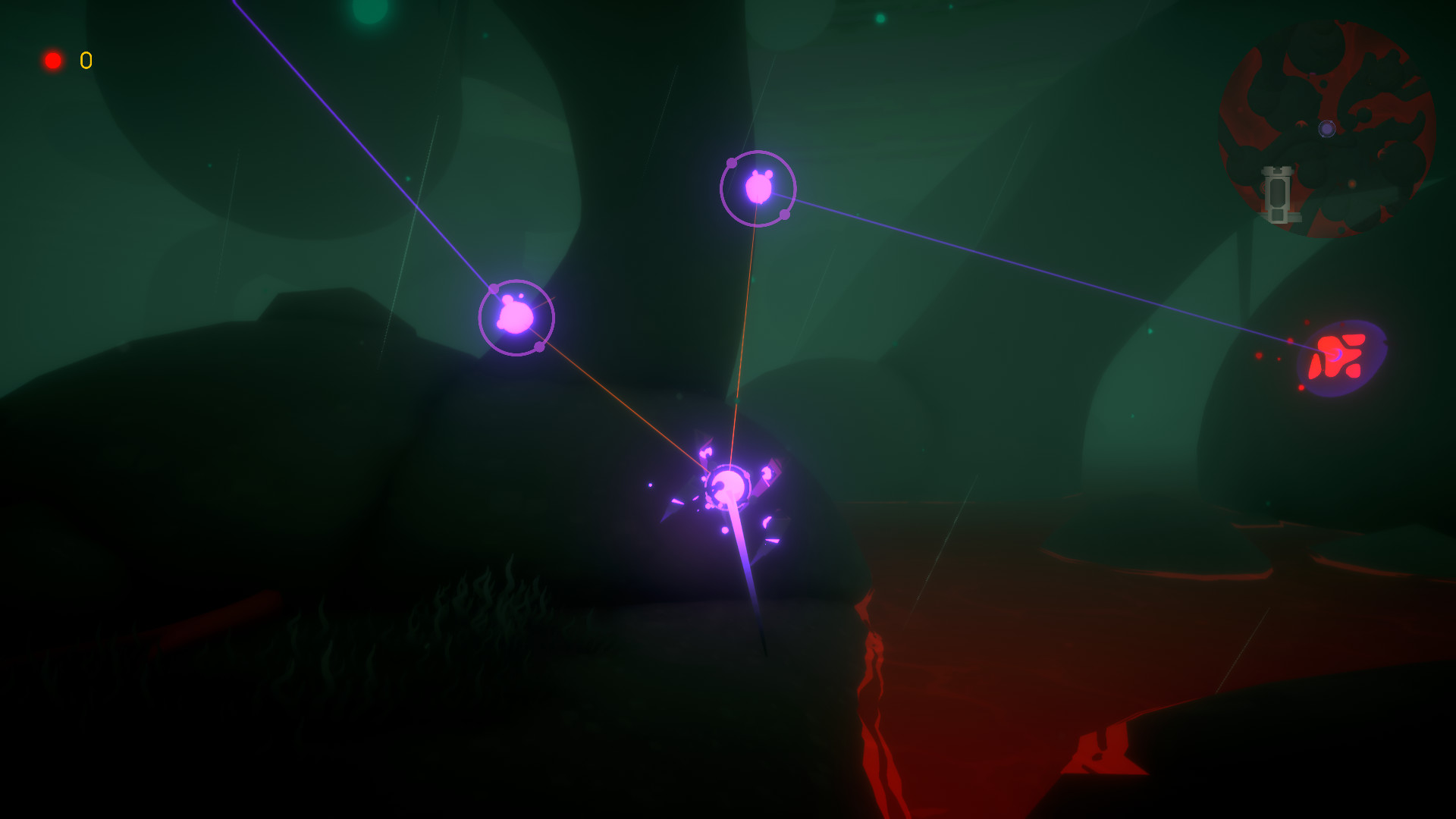Click the orange dot marker on the minimap

(x=1352, y=184)
